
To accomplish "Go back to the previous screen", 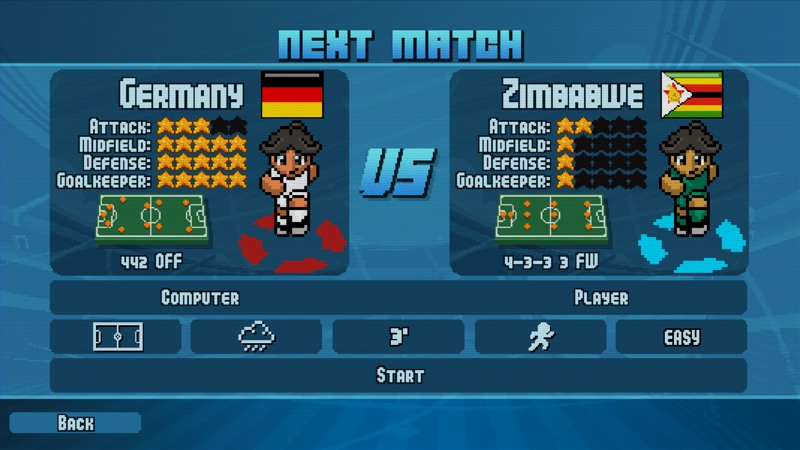I will (x=75, y=423).
